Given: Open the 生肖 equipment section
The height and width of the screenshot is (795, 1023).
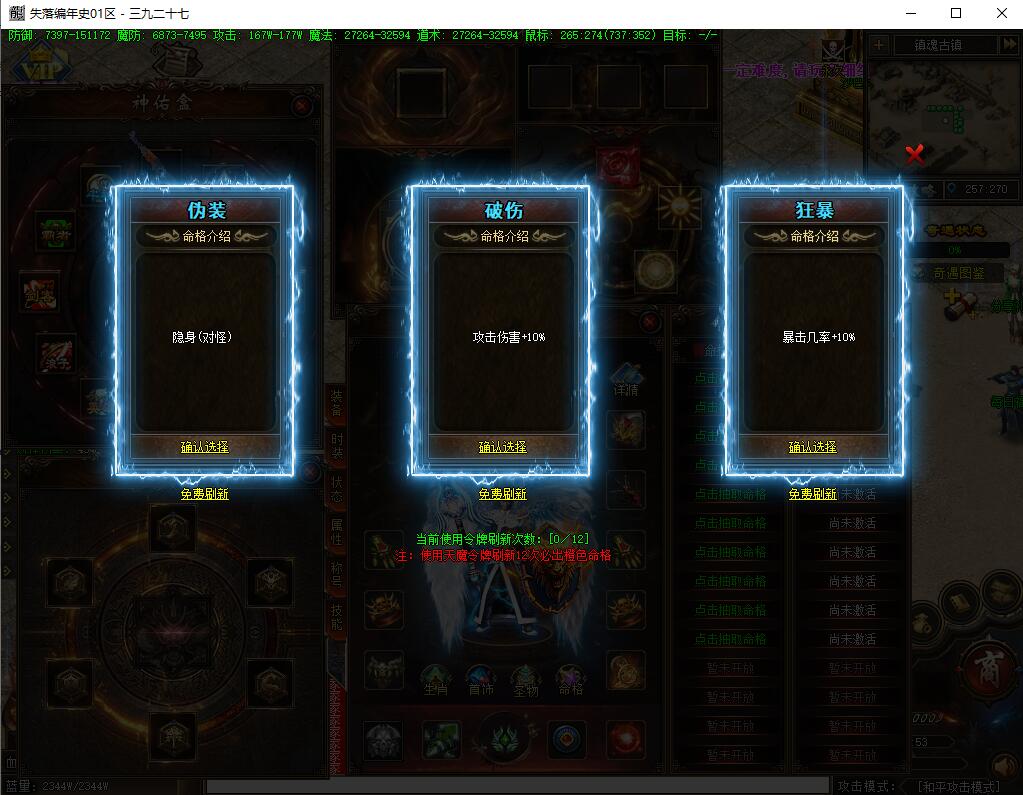Looking at the screenshot, I should pyautogui.click(x=435, y=682).
